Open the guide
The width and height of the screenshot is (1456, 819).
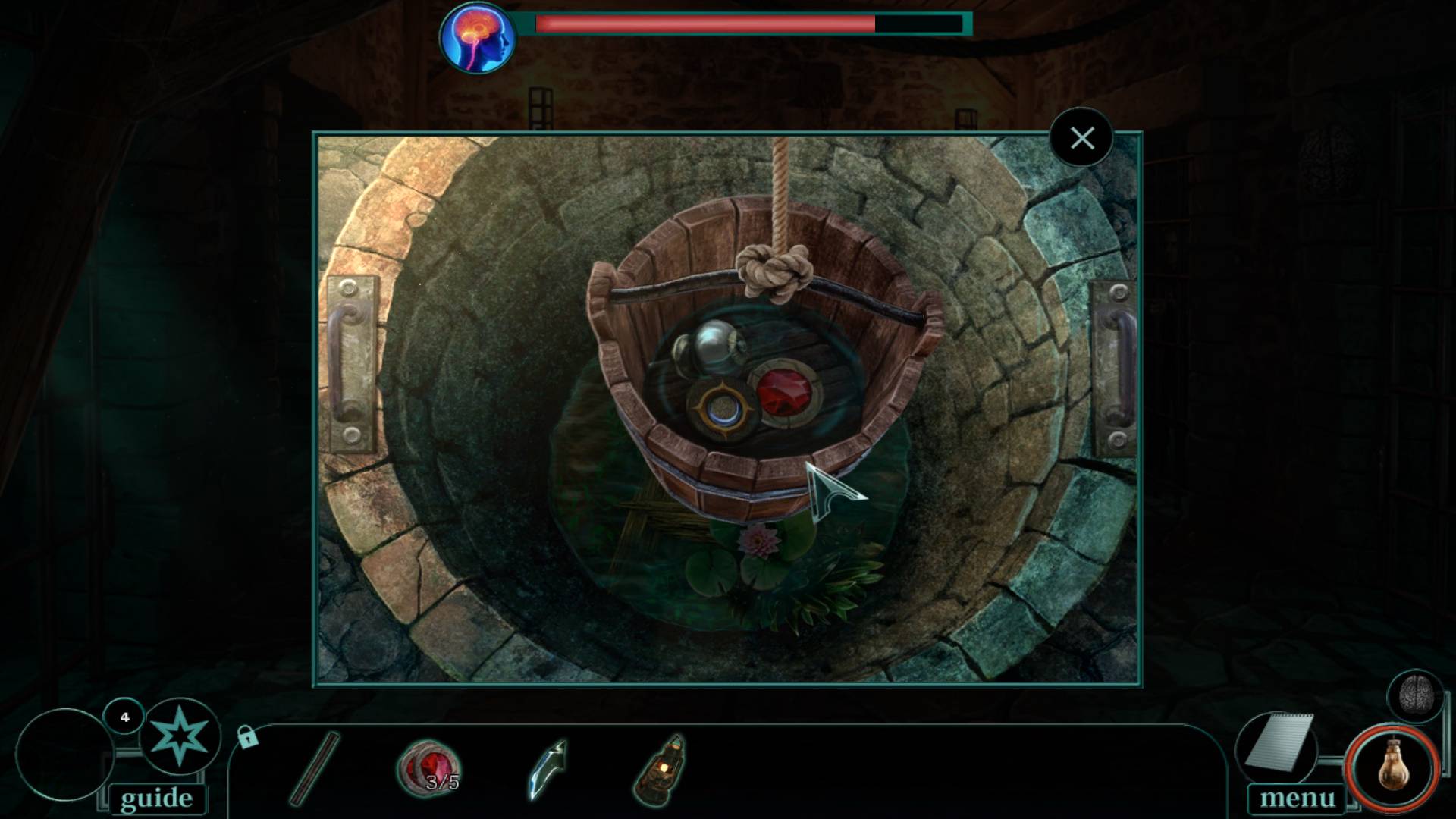click(156, 798)
